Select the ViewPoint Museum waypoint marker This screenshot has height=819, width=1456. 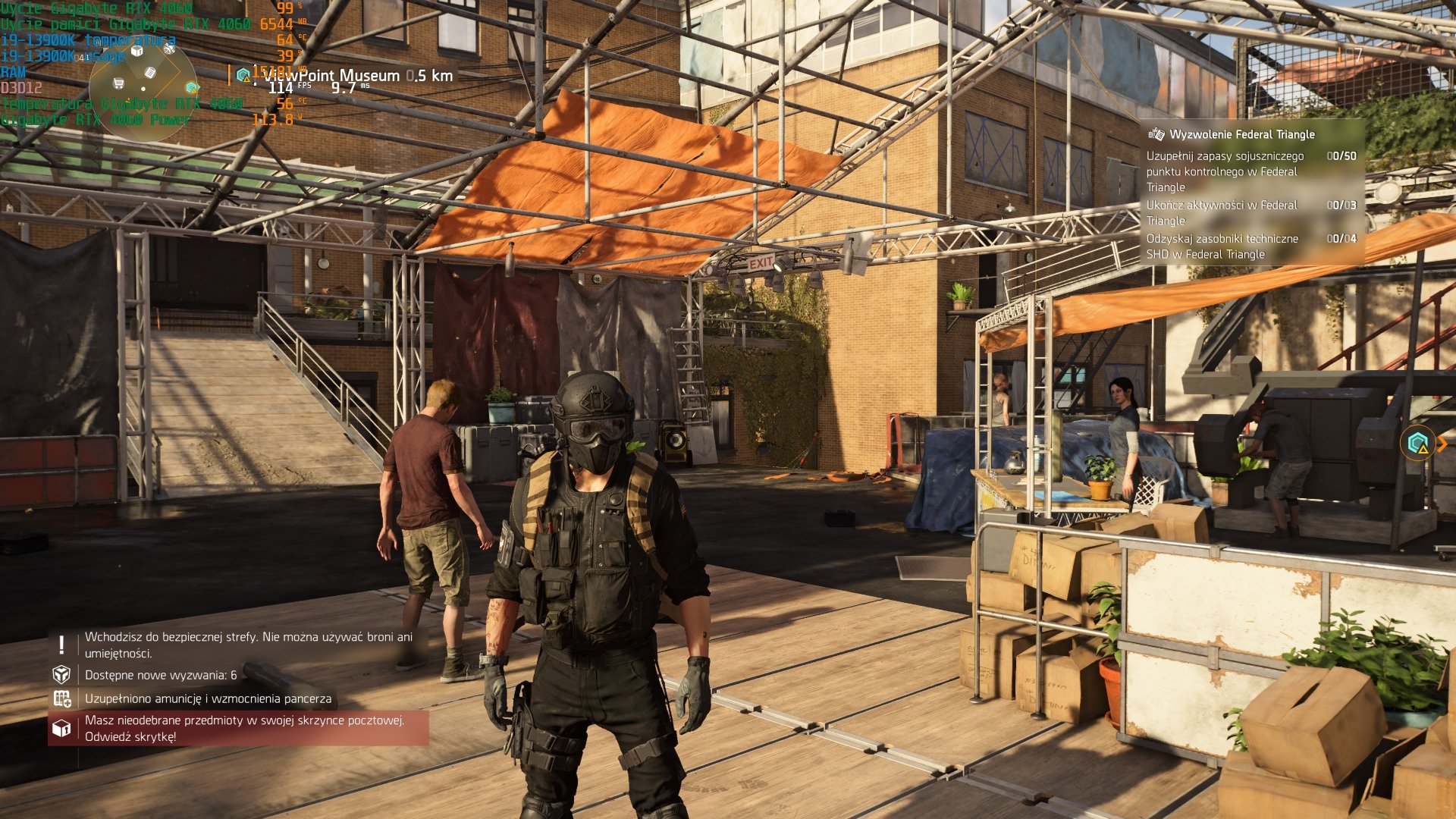tap(243, 75)
